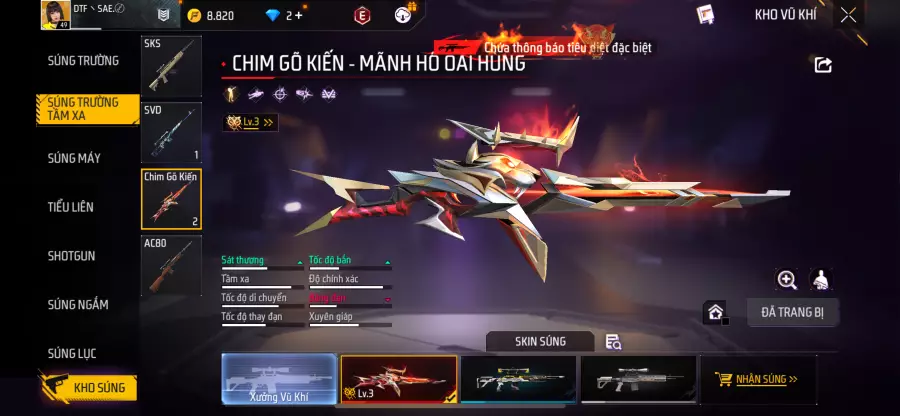The image size is (900, 416).
Task: Open the skin search filter icon
Action: point(613,342)
